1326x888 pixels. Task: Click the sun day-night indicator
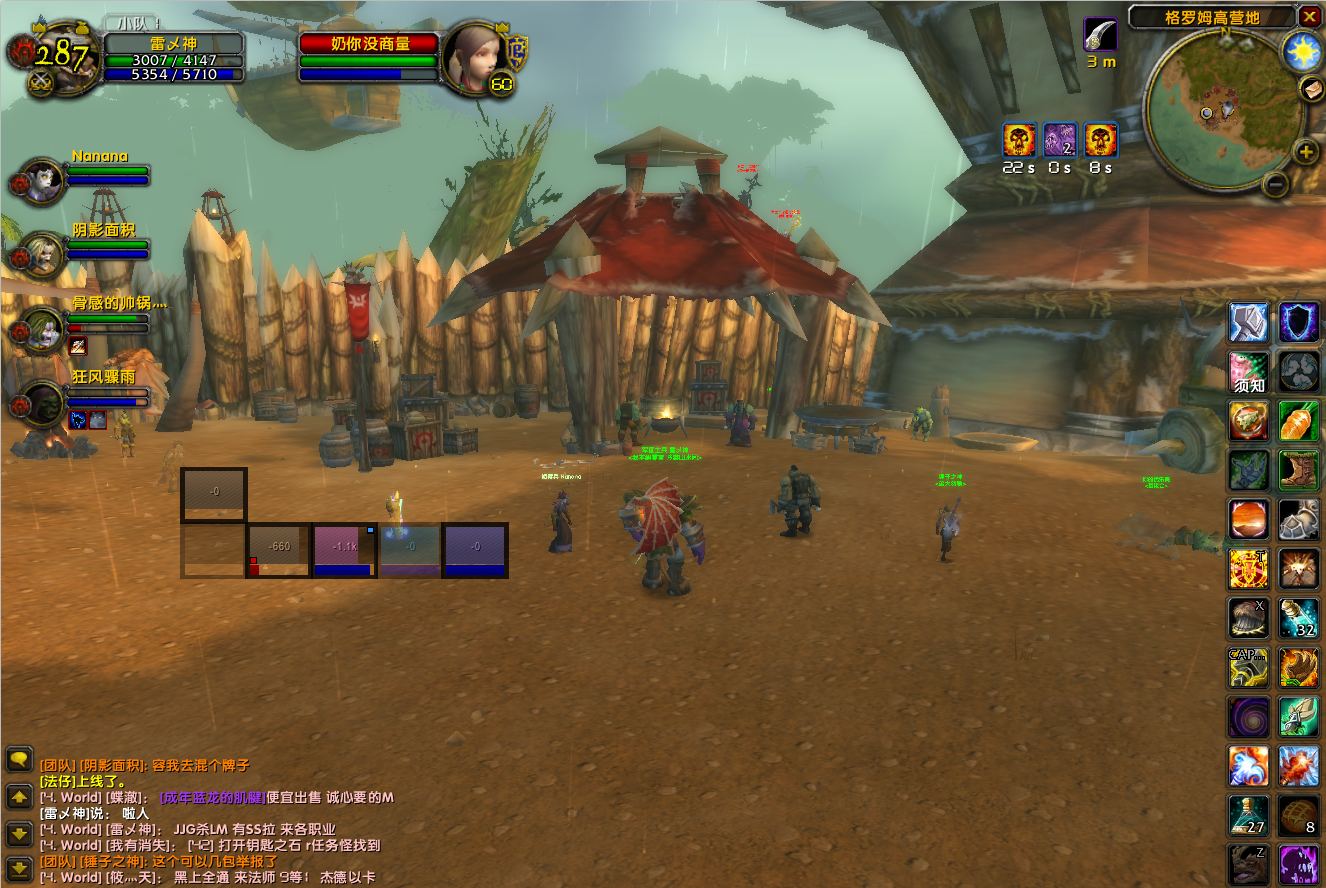click(1302, 51)
